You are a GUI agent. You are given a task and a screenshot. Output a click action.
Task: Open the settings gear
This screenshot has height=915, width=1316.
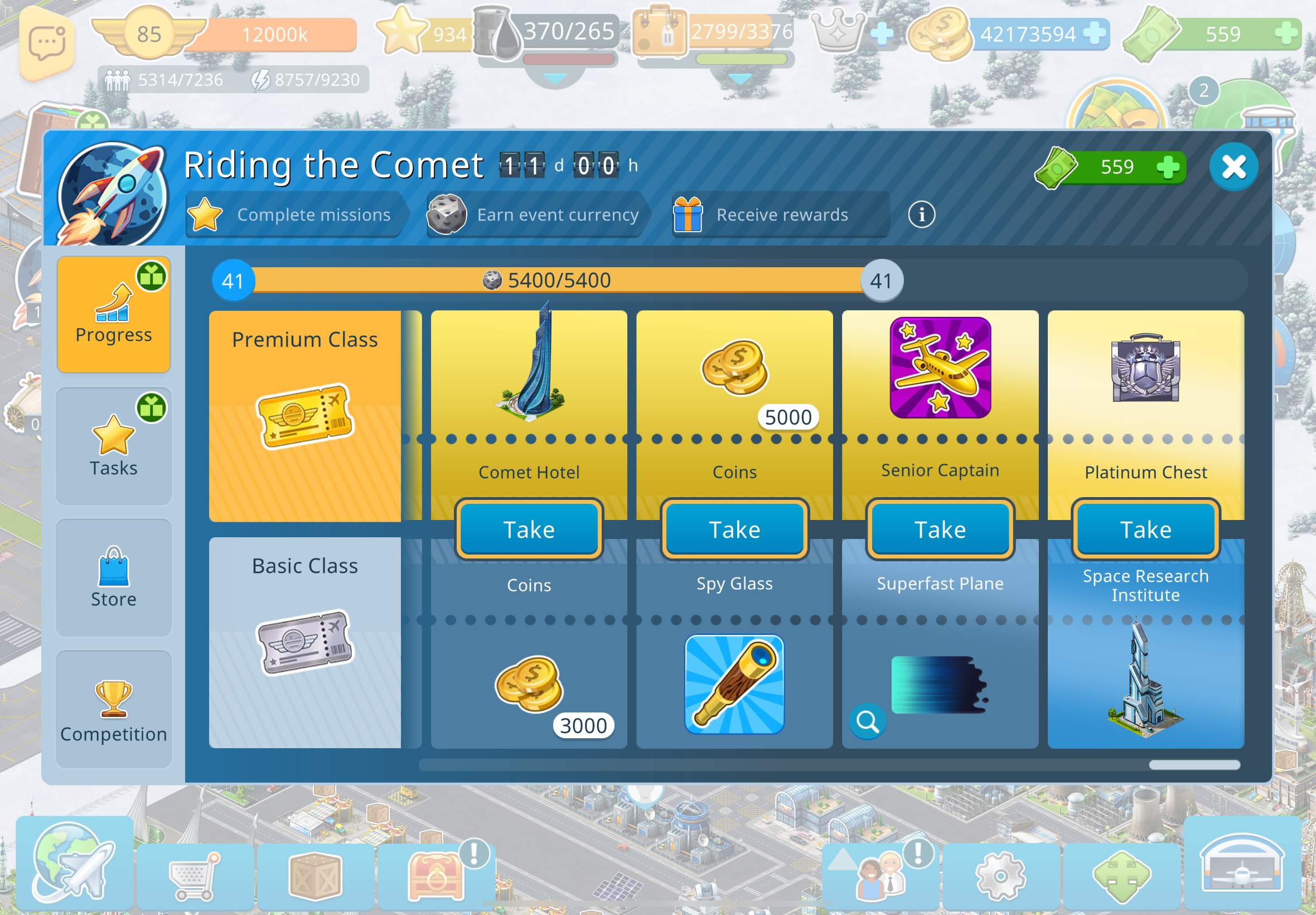(1000, 875)
